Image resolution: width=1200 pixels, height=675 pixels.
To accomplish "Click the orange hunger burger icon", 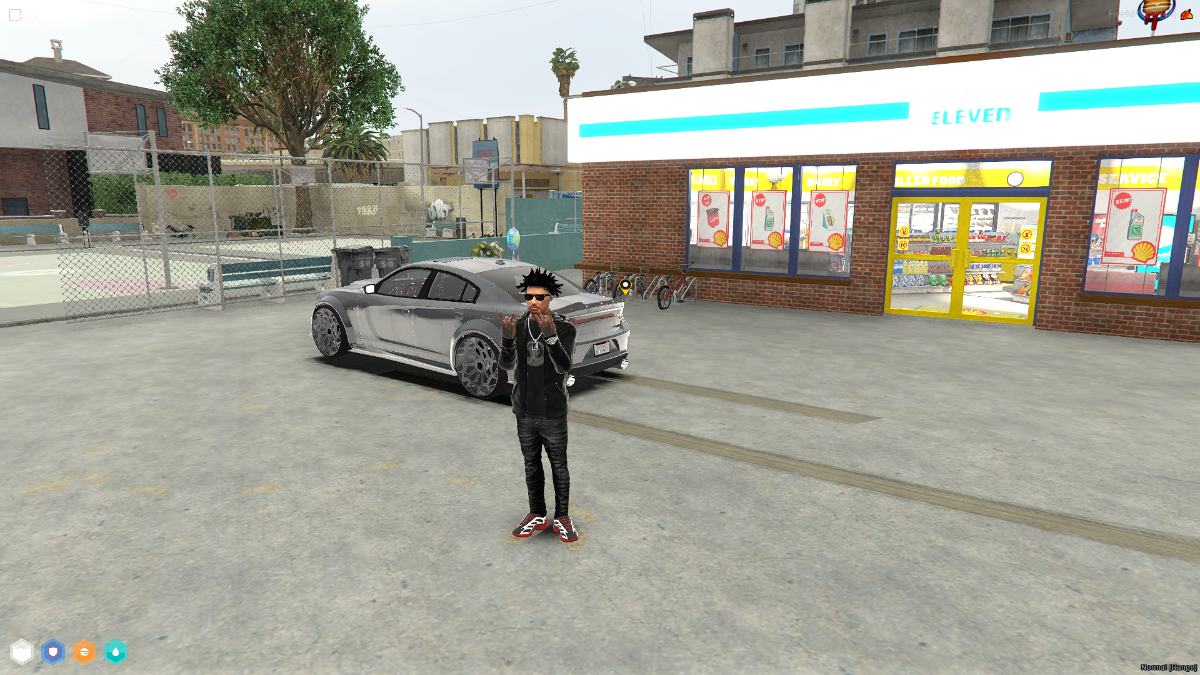I will [84, 652].
